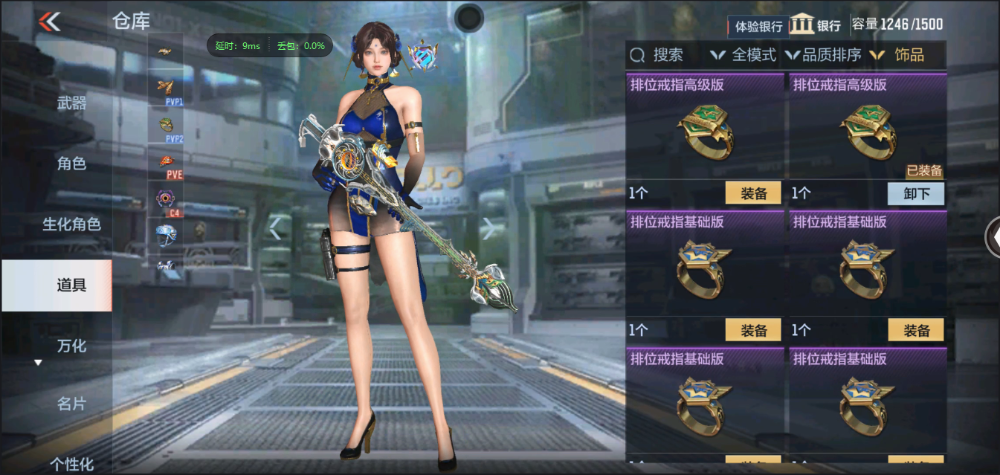Click the blue helmet loadout slot
The image size is (1000, 475).
(165, 235)
